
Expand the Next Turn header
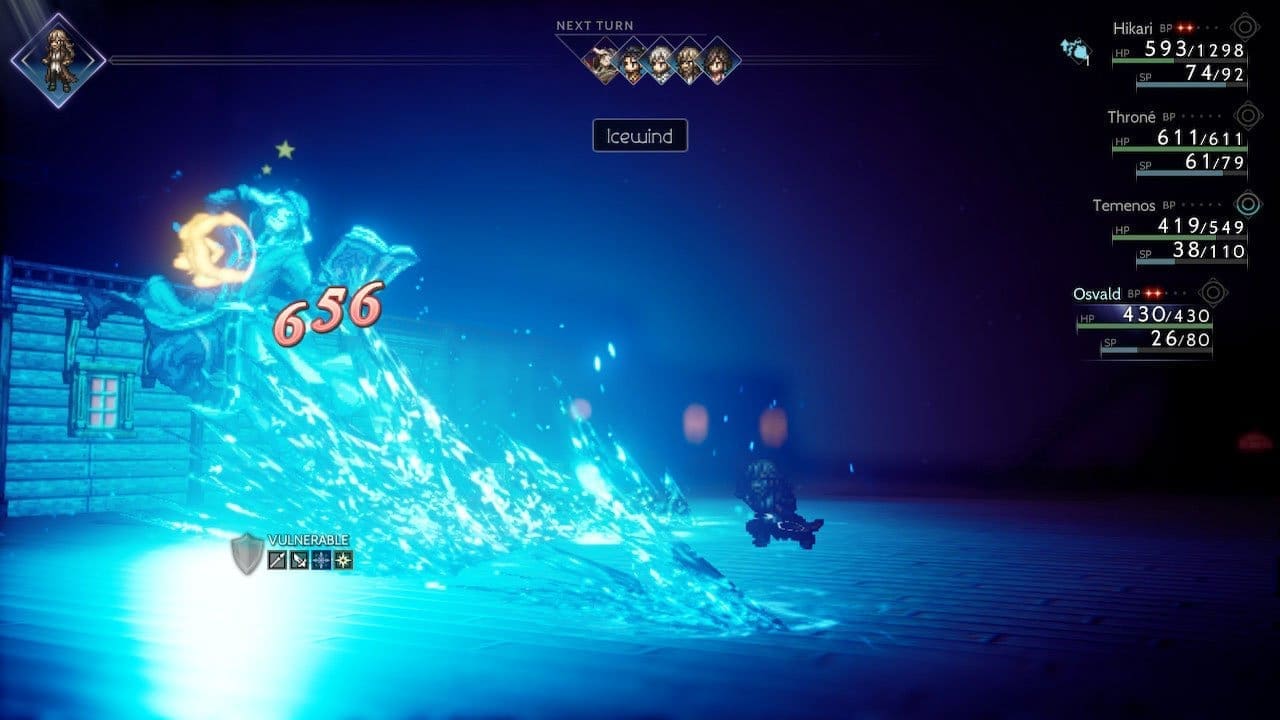(x=597, y=25)
